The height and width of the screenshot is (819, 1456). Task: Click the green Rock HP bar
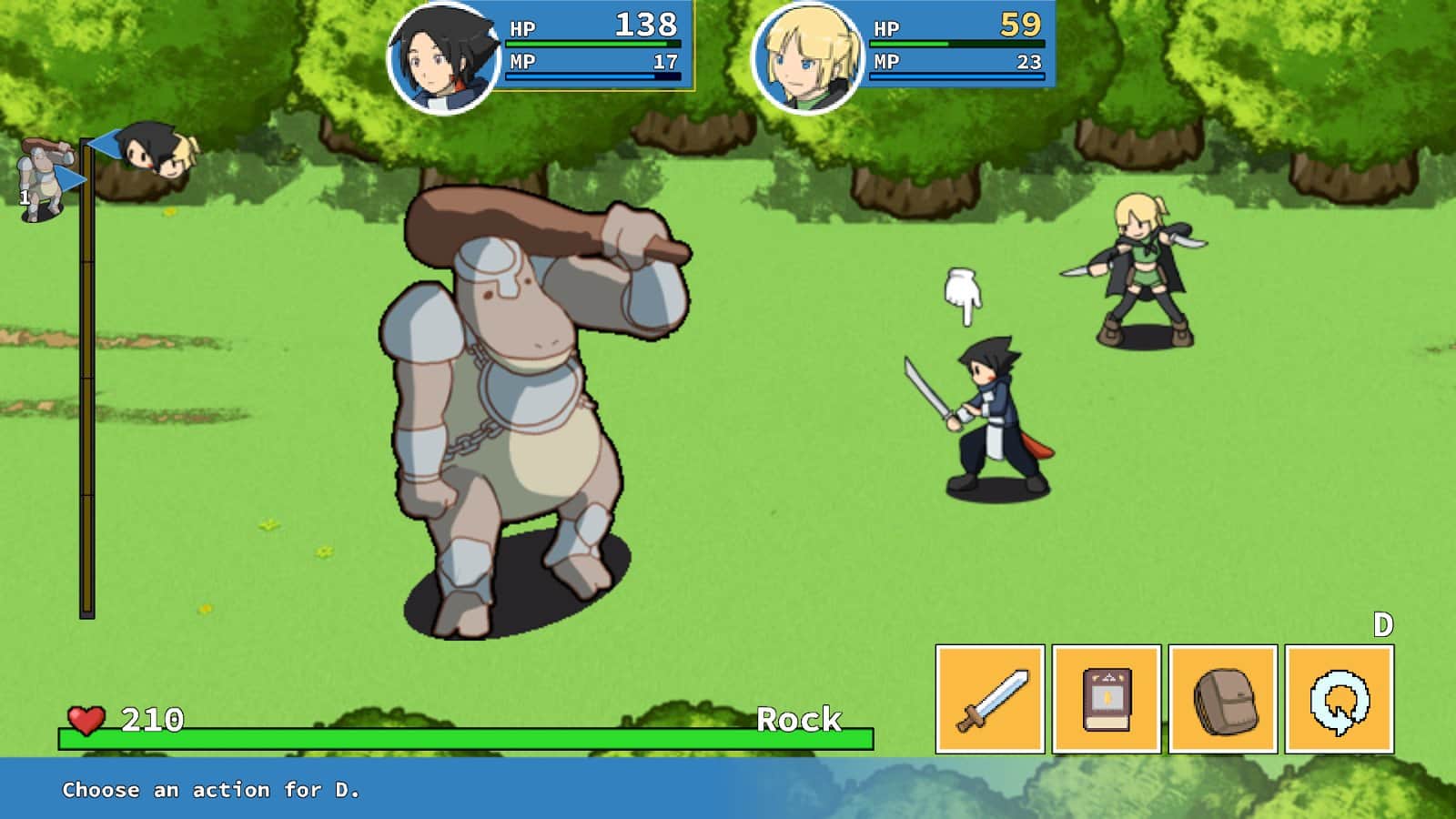click(455, 734)
